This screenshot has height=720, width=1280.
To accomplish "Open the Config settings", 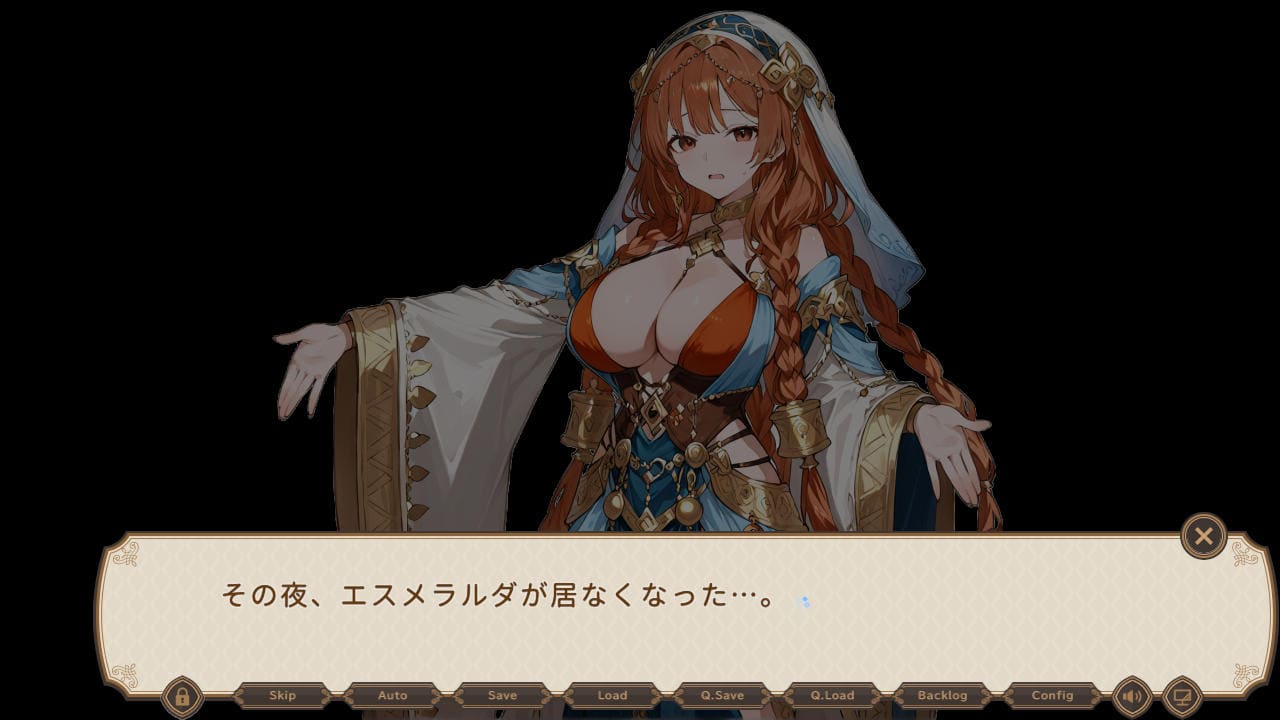I will [x=1052, y=696].
